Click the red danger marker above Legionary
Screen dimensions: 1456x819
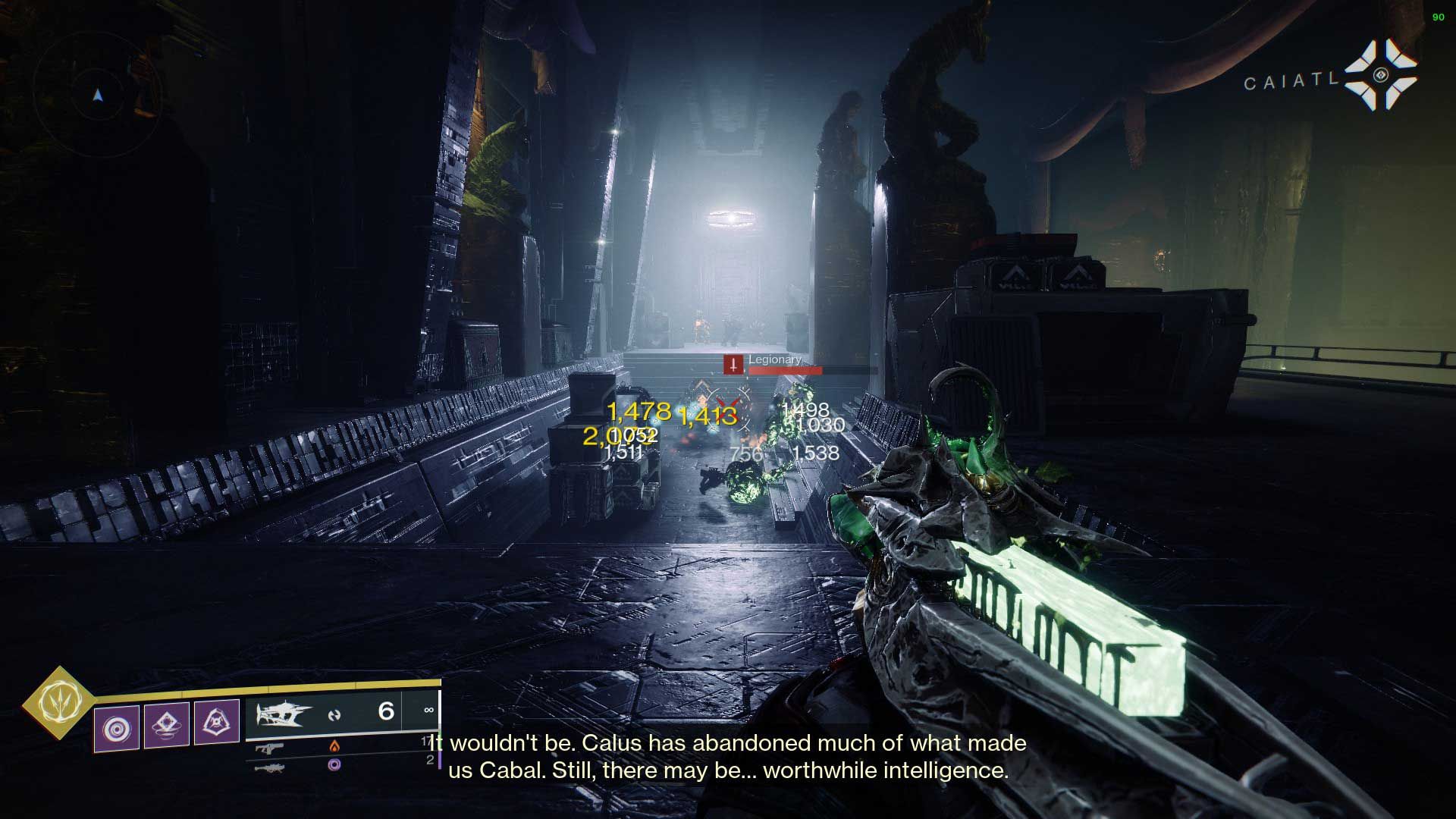[x=733, y=365]
